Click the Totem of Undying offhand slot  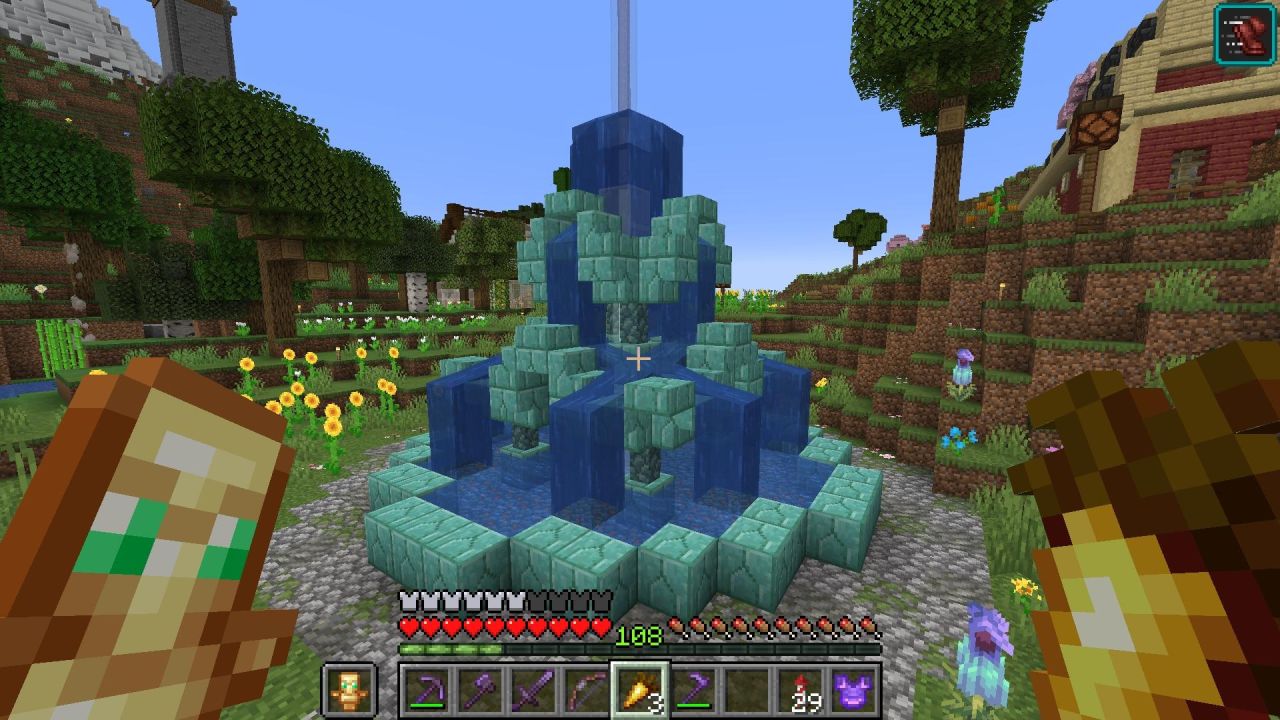349,690
